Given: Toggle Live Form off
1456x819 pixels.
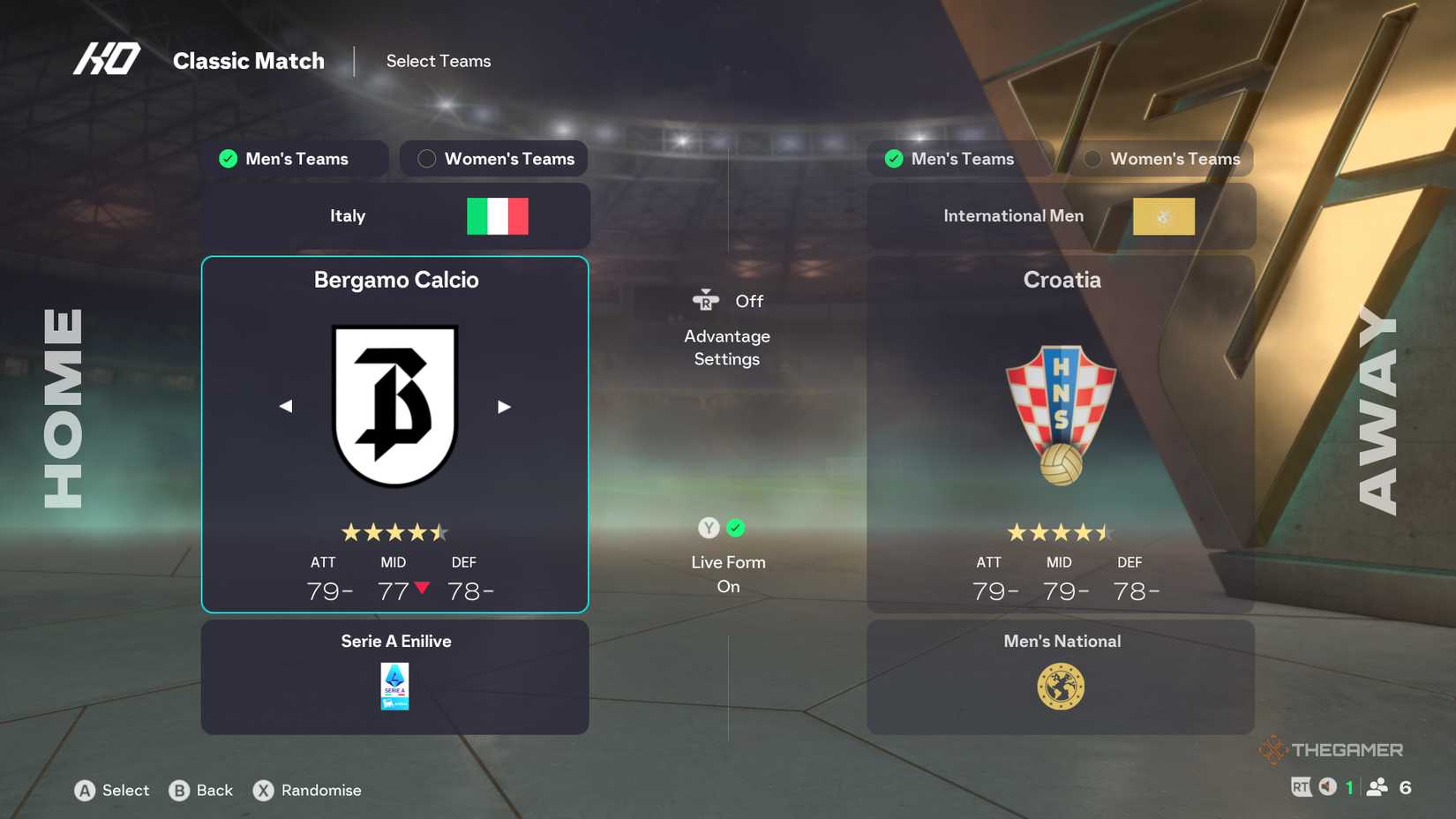Looking at the screenshot, I should tap(707, 528).
